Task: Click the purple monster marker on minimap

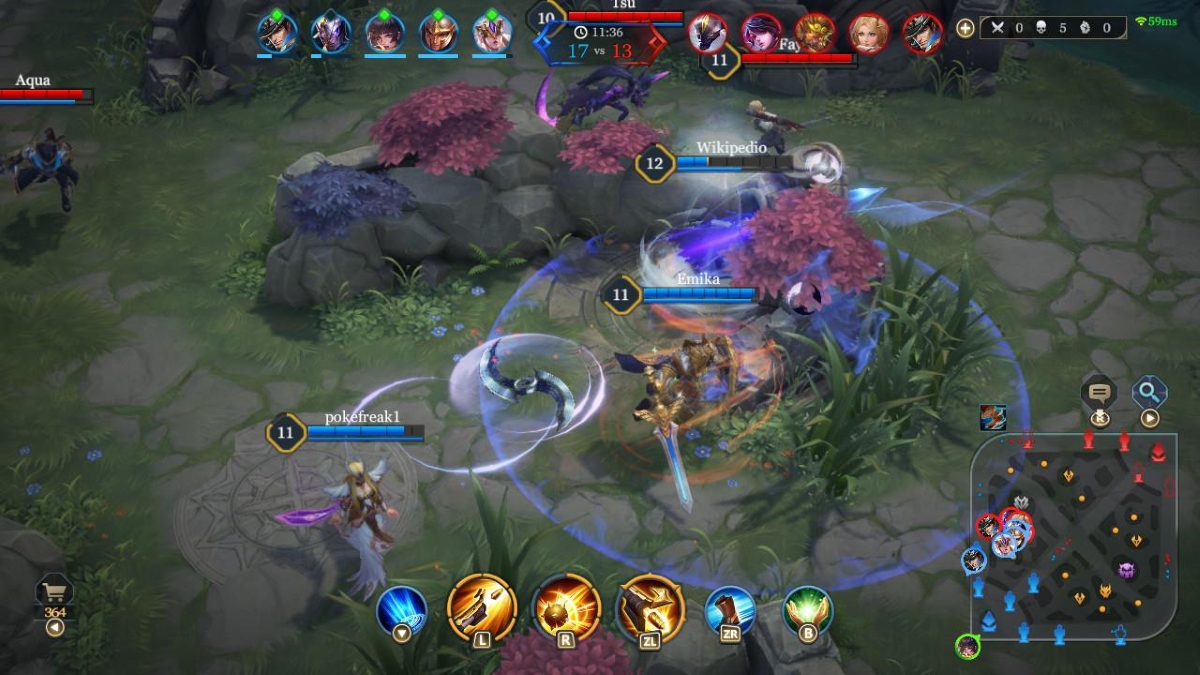Action: 1128,570
